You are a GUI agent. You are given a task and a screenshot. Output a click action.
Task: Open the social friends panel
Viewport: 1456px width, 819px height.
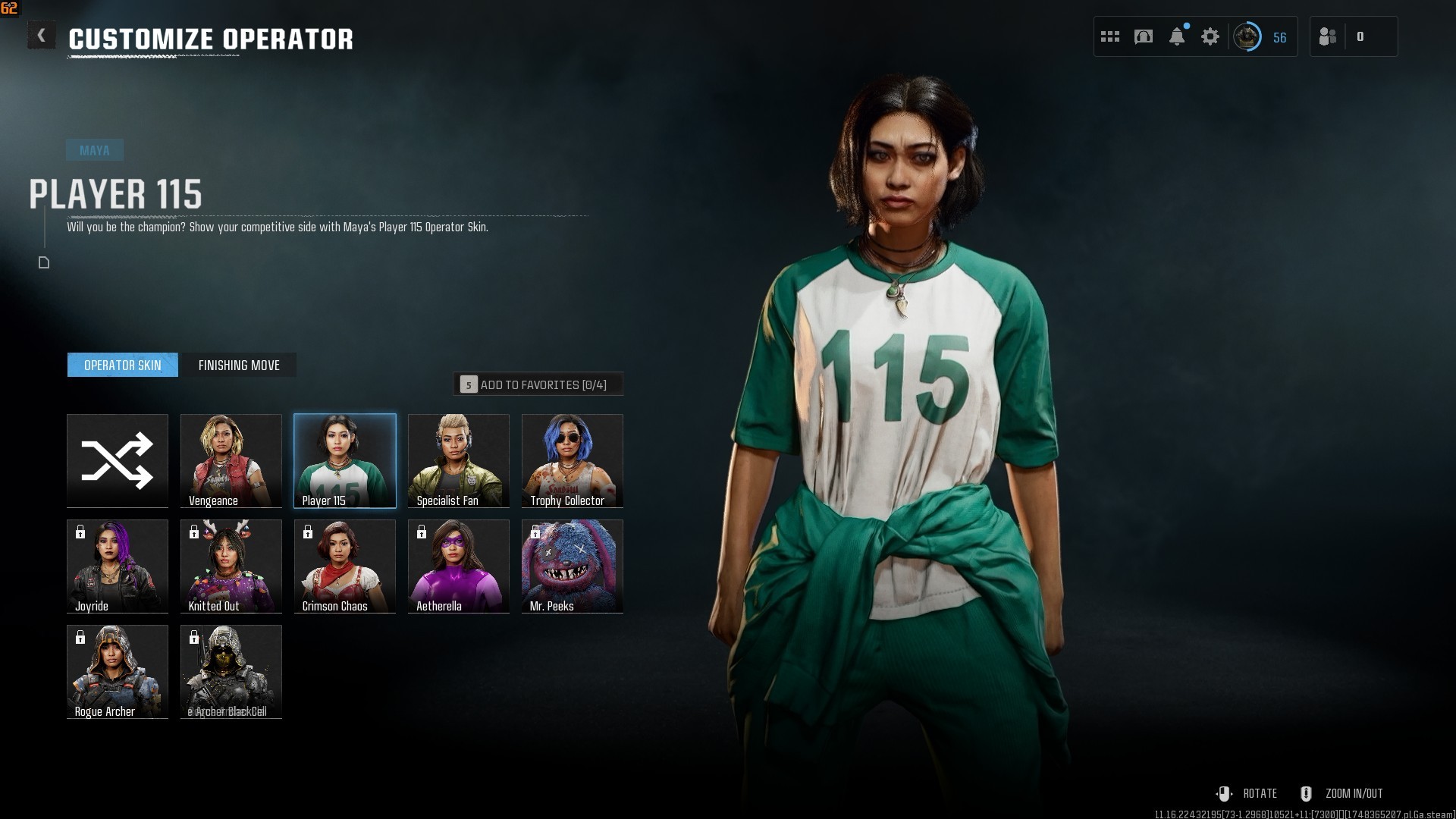coord(1329,36)
